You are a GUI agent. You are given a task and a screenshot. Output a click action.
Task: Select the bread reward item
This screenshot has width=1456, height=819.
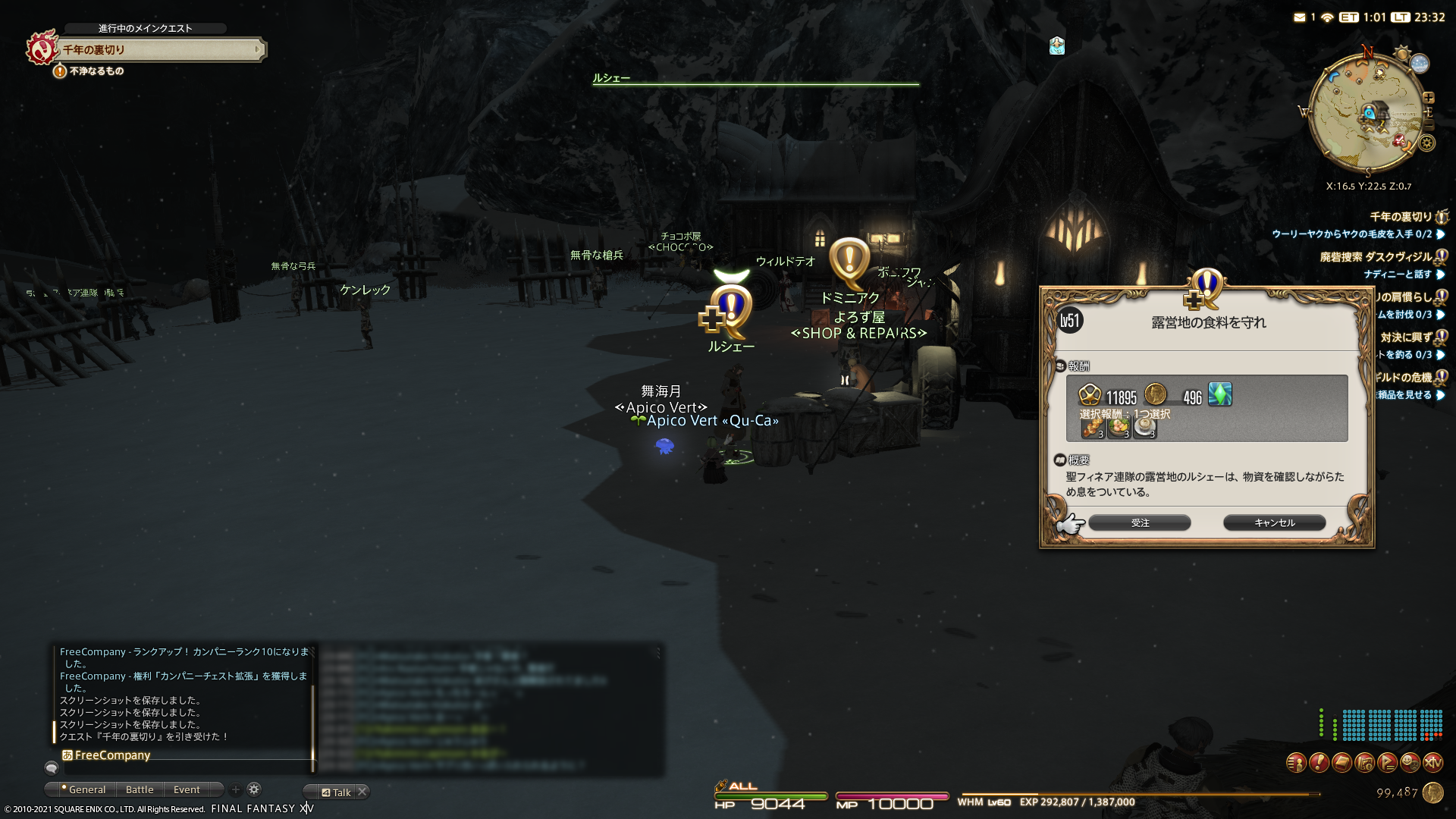point(1093,428)
